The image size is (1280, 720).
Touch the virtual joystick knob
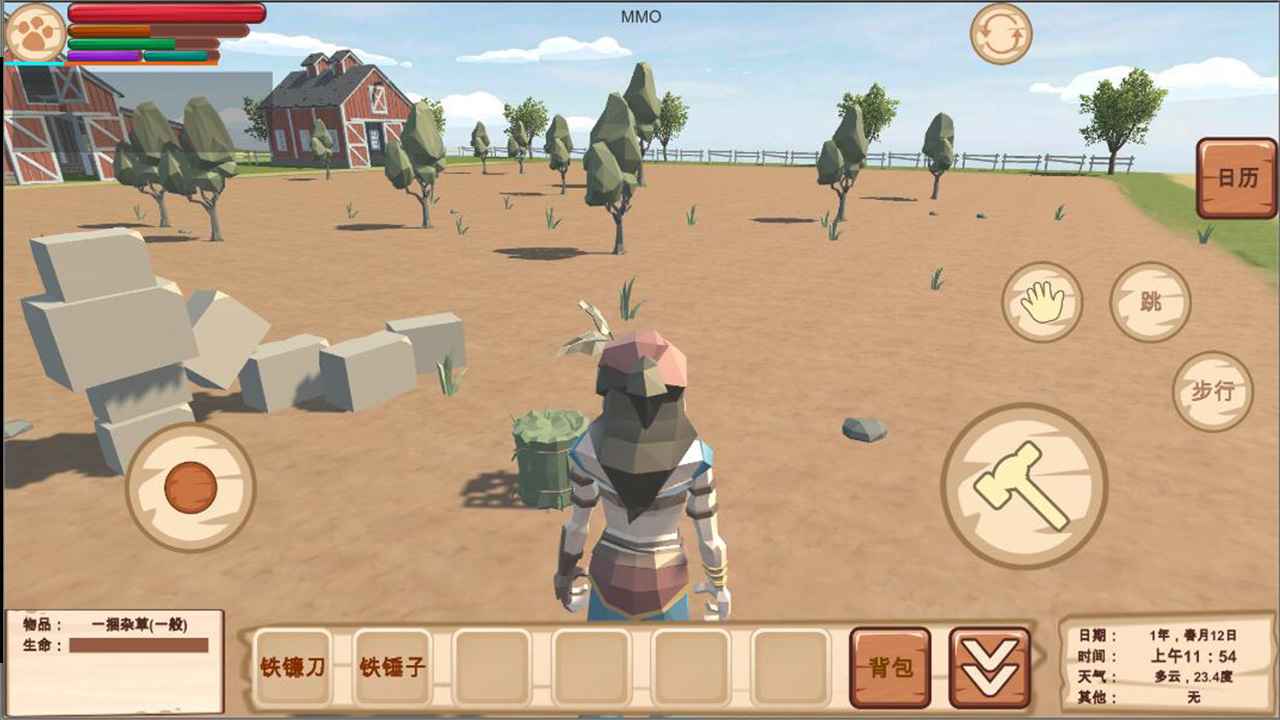[190, 487]
